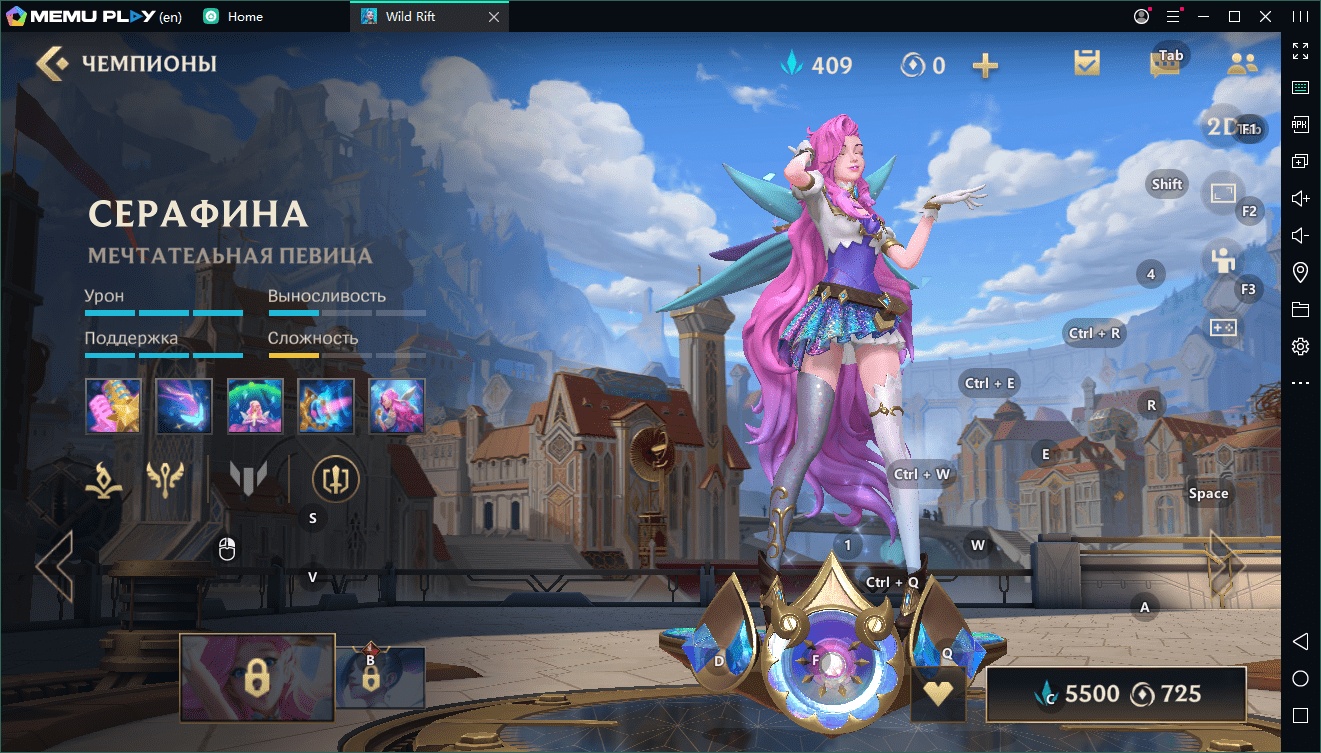Open the friends list icon
Image resolution: width=1321 pixels, height=753 pixels.
click(1242, 65)
